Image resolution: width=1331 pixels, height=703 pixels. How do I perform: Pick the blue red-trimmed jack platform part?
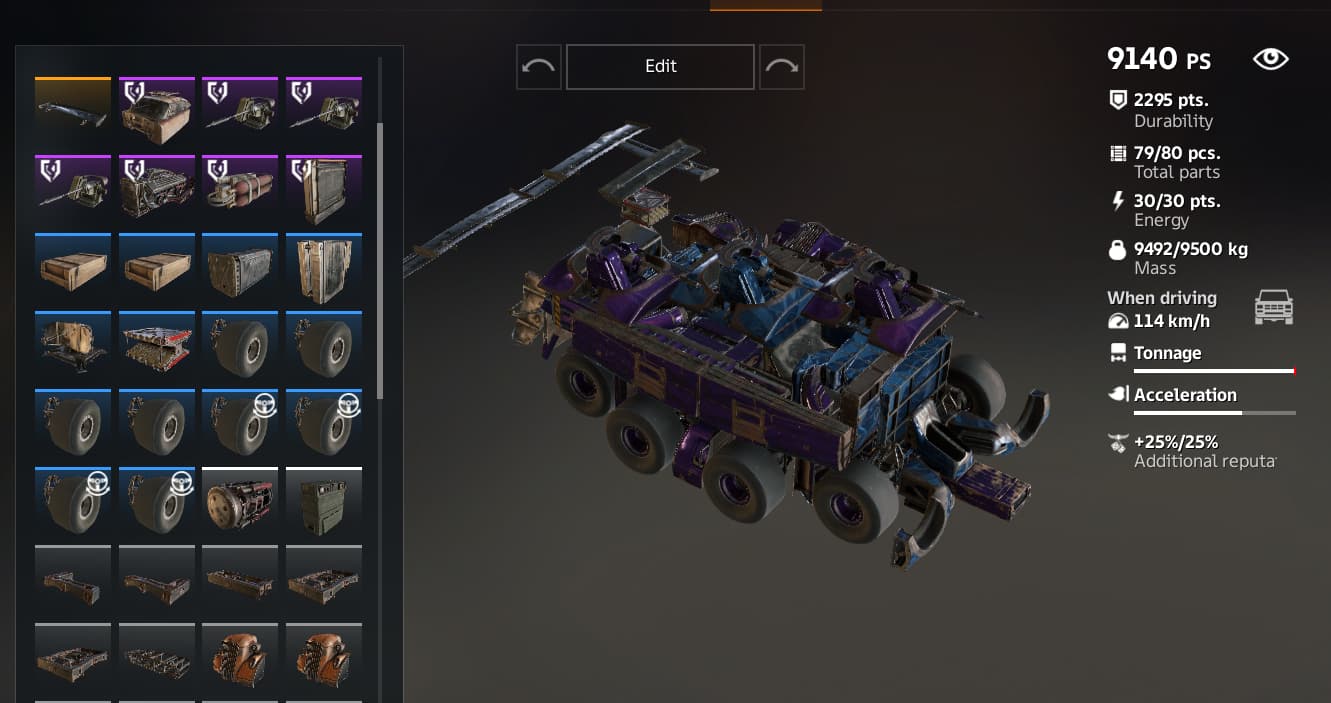[x=157, y=345]
